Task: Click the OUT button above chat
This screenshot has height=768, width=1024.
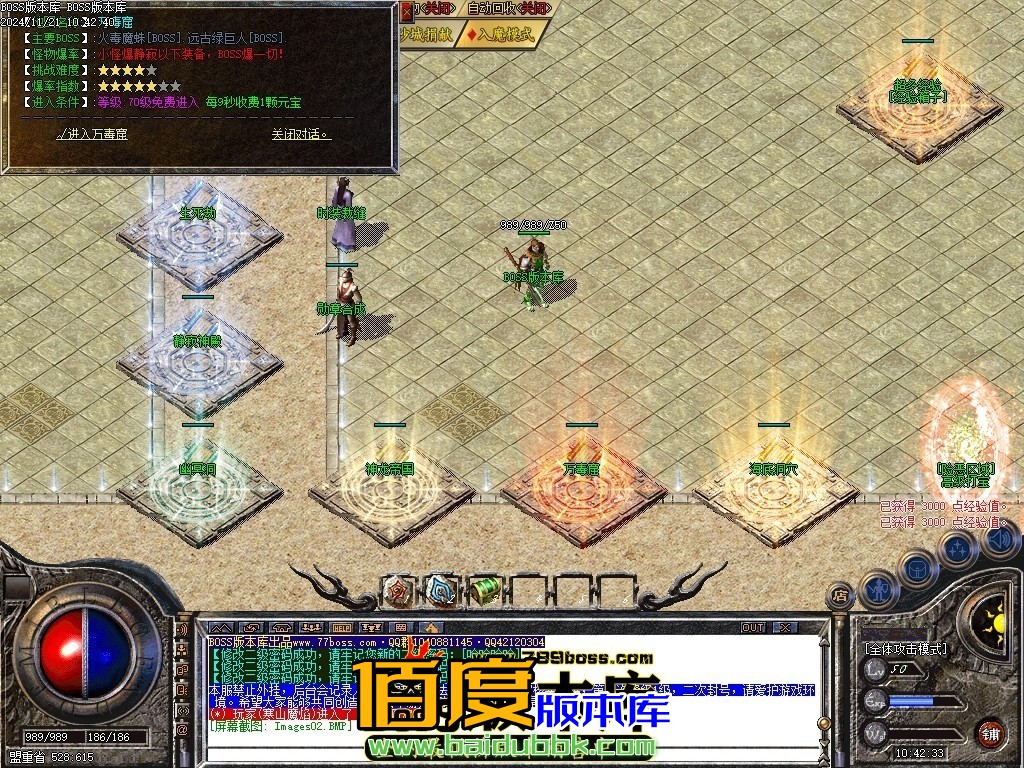Action: (x=752, y=628)
